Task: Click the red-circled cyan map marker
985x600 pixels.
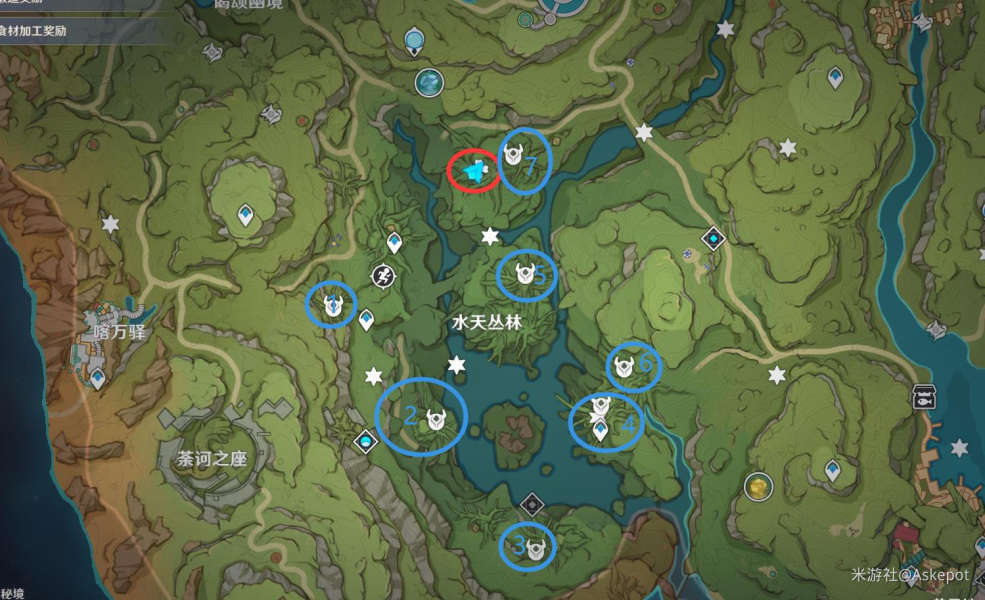Action: click(x=473, y=172)
